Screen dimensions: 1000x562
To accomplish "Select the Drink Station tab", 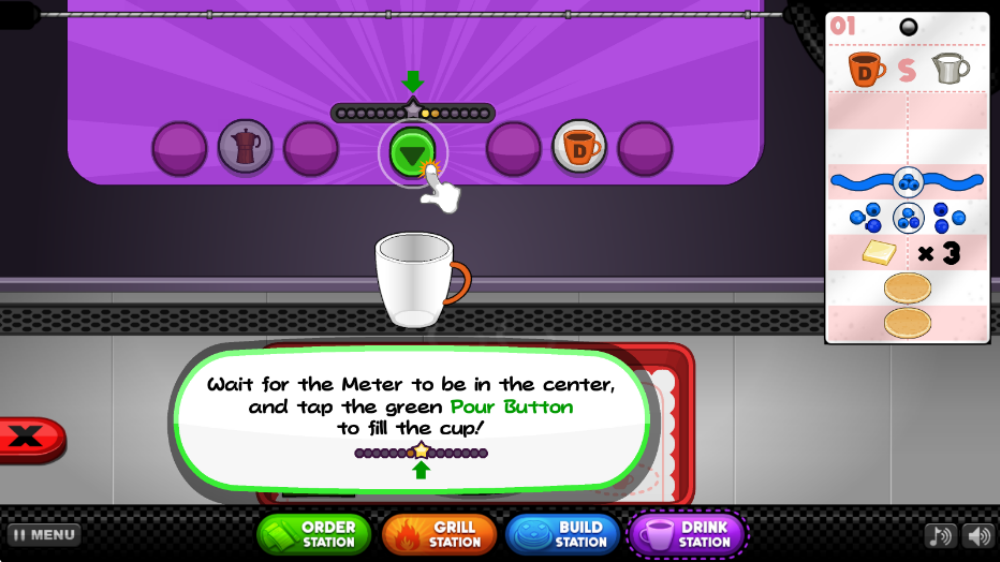I will (689, 534).
